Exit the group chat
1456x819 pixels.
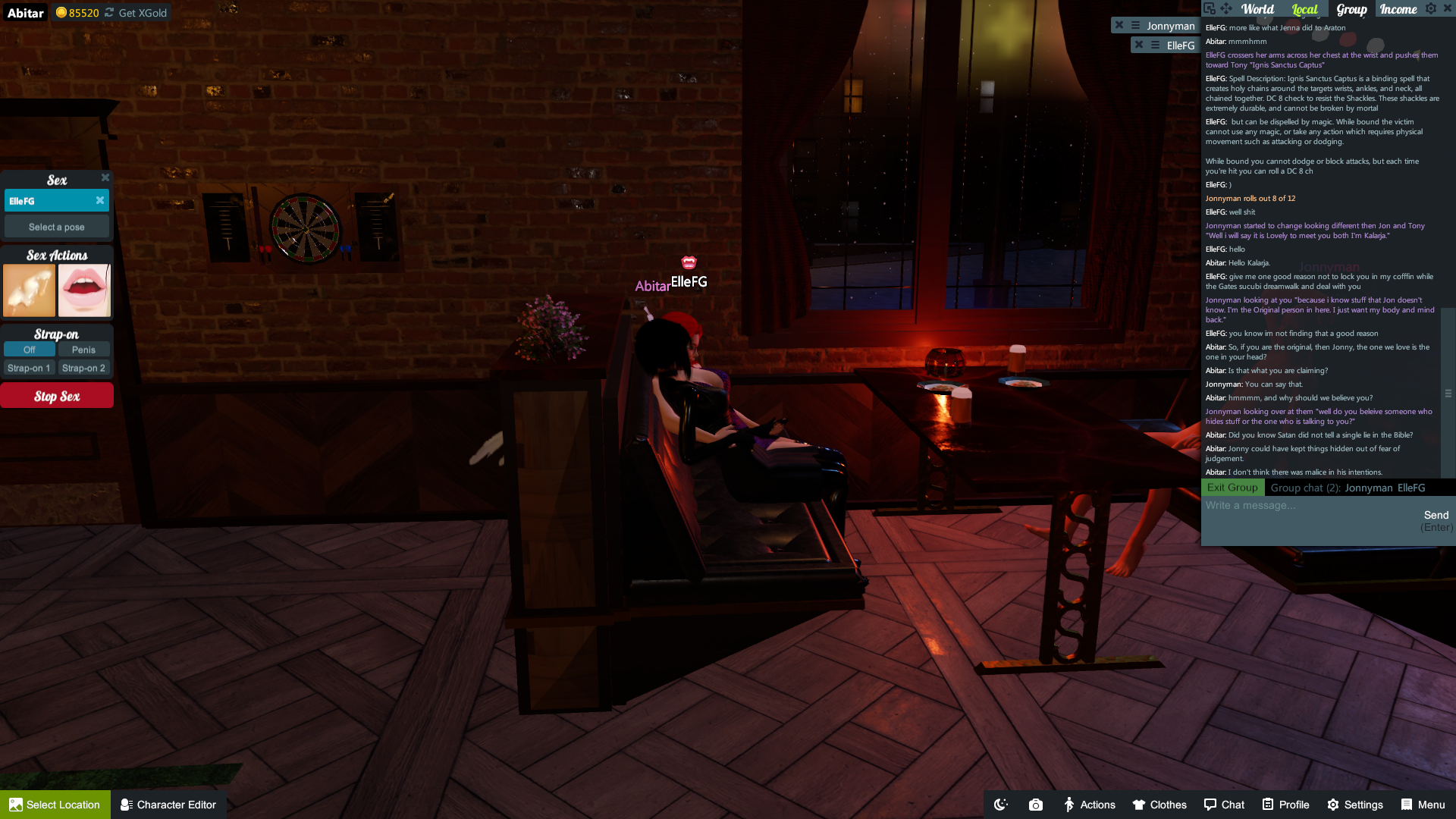click(1232, 488)
